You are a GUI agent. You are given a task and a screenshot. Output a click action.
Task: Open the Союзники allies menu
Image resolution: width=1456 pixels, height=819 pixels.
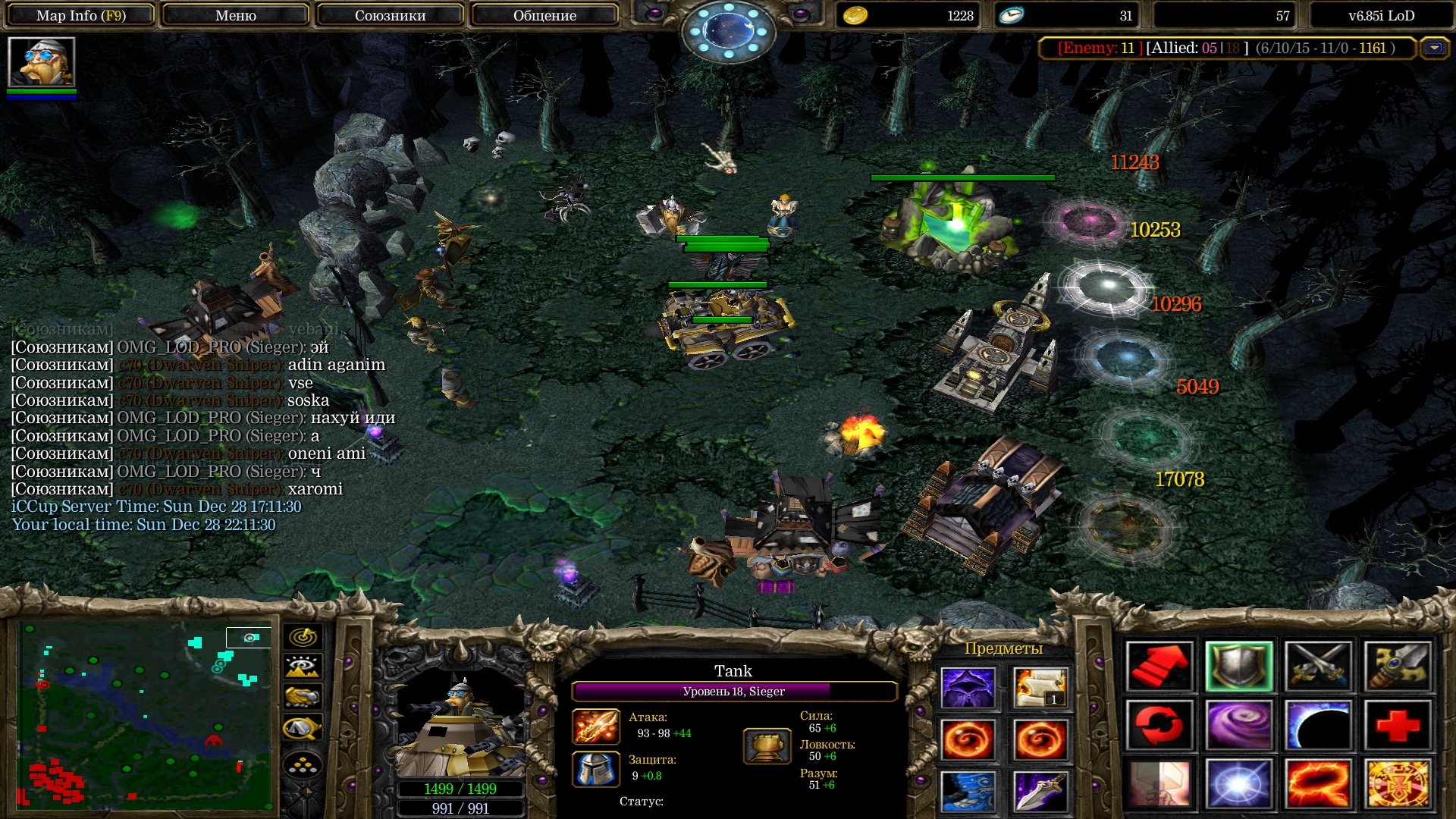point(390,15)
